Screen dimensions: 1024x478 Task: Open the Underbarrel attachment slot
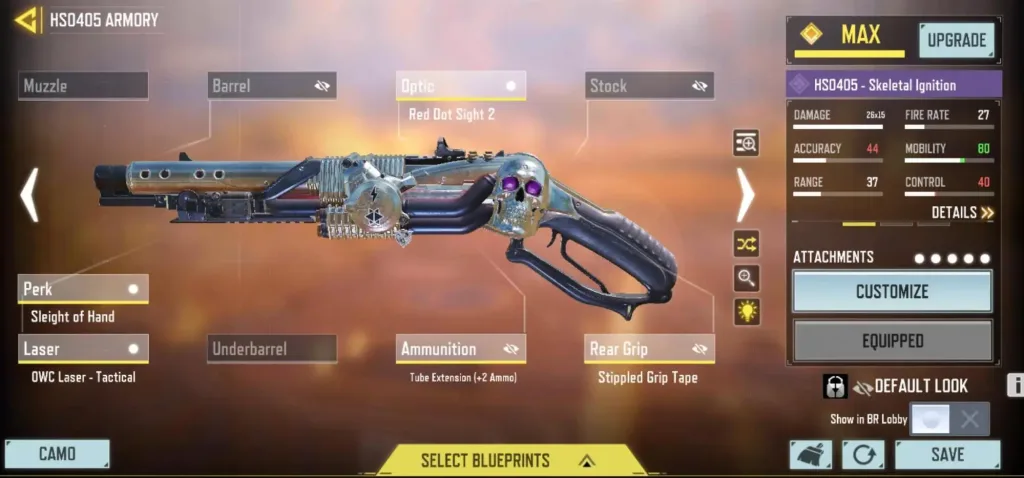click(x=272, y=349)
